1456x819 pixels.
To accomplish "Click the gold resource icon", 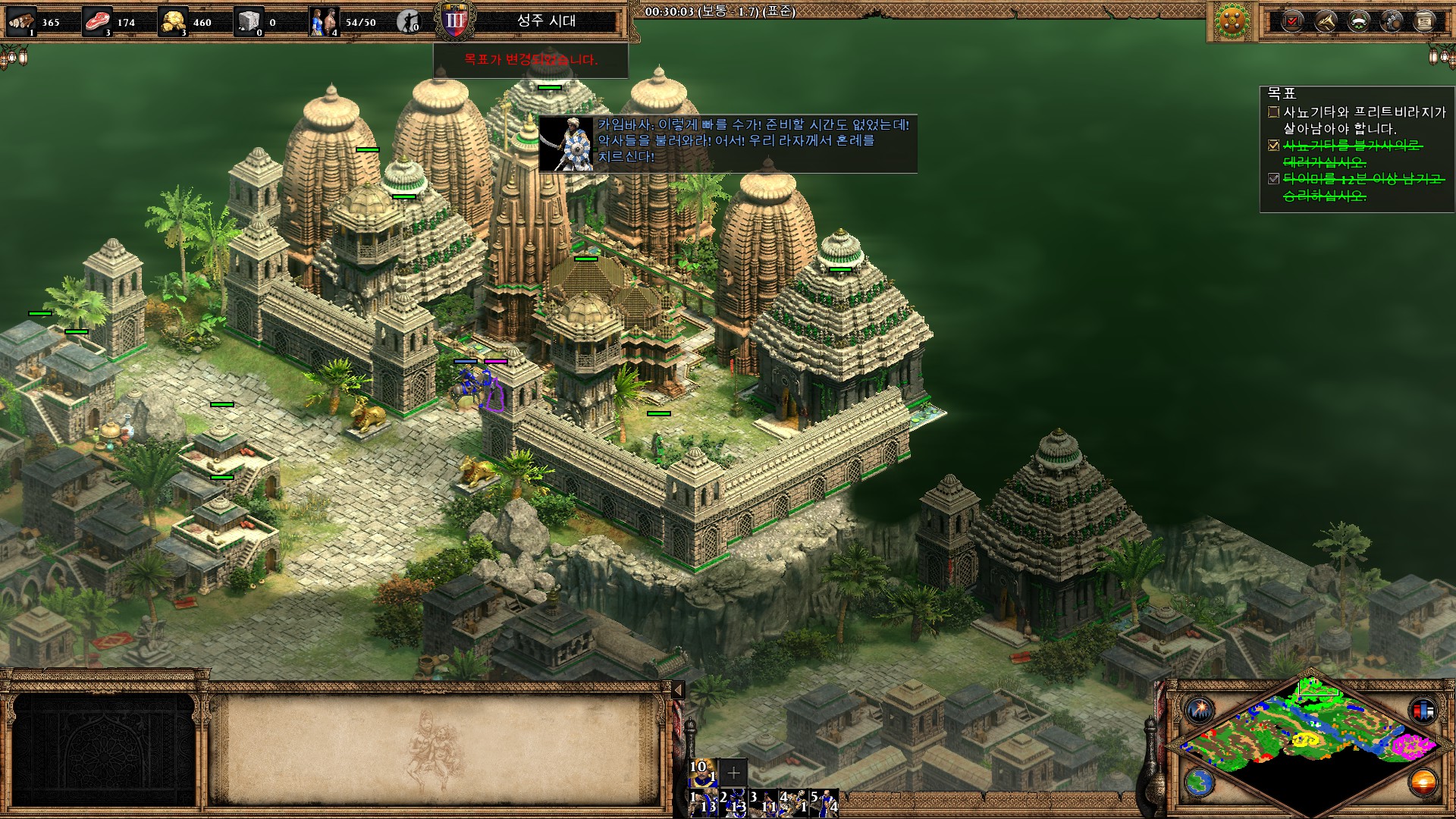I will click(173, 21).
